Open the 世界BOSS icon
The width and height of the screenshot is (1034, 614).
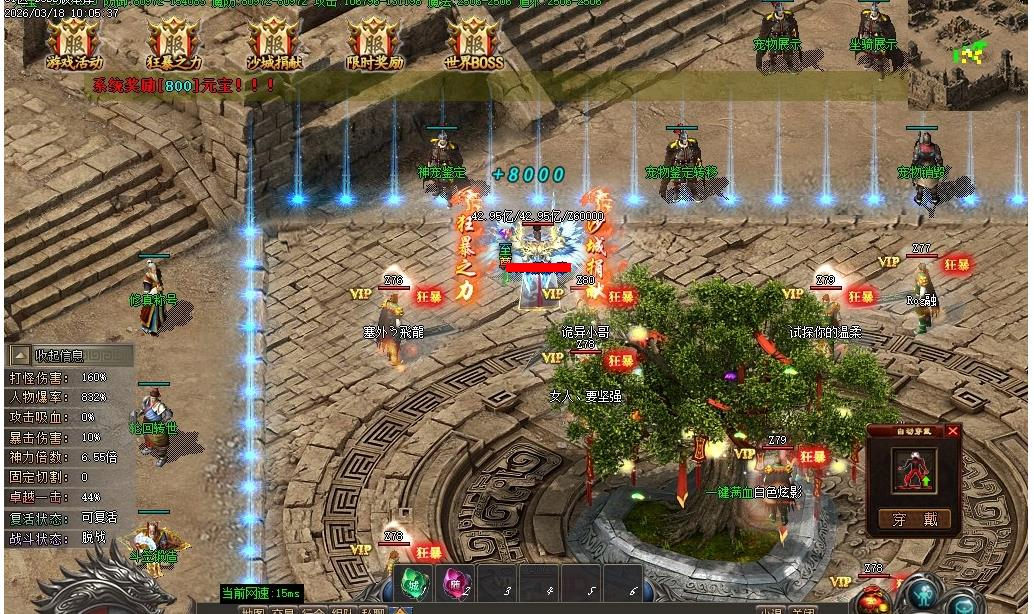474,43
